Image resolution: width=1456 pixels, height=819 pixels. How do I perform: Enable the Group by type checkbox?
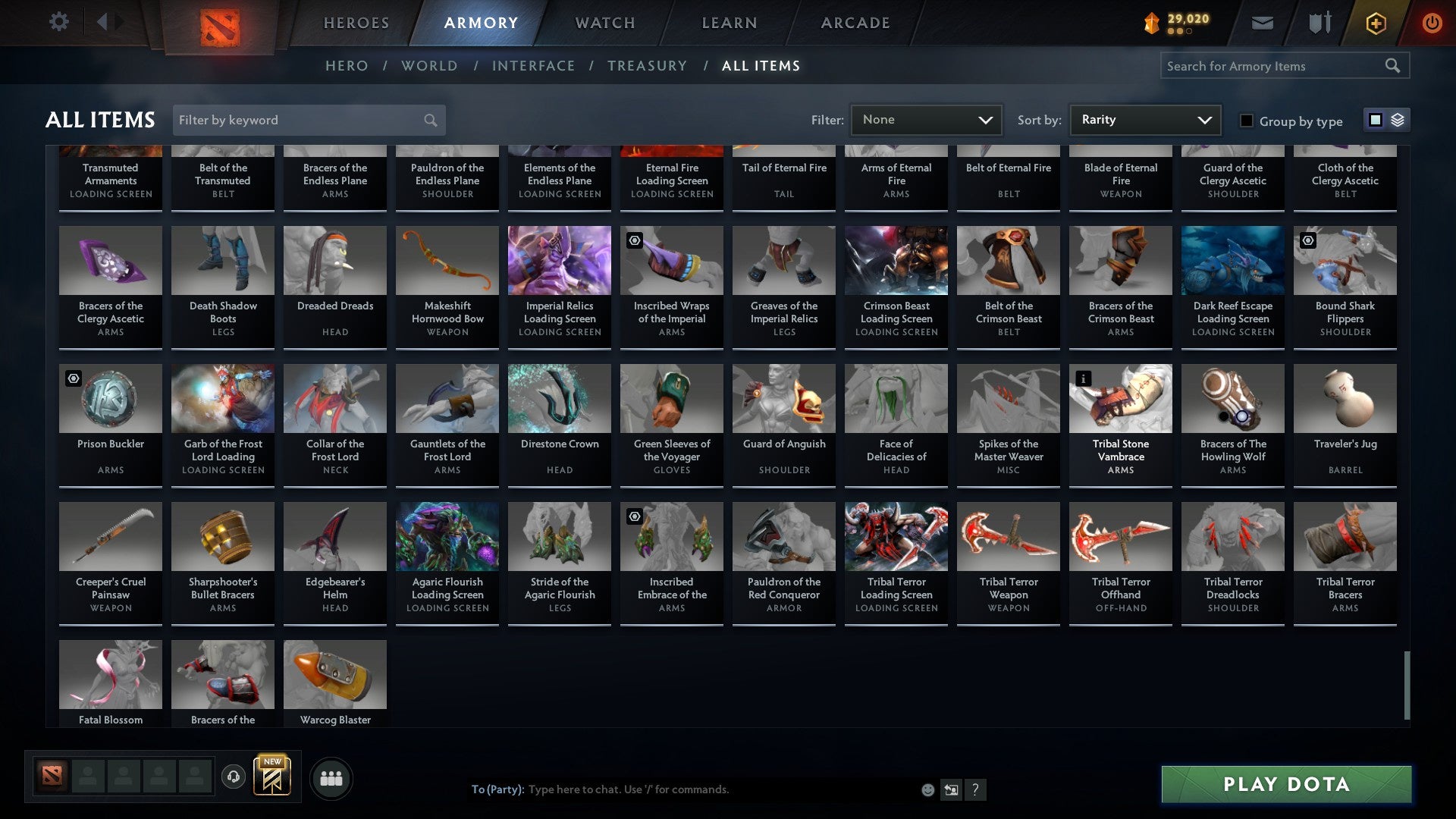[x=1246, y=121]
